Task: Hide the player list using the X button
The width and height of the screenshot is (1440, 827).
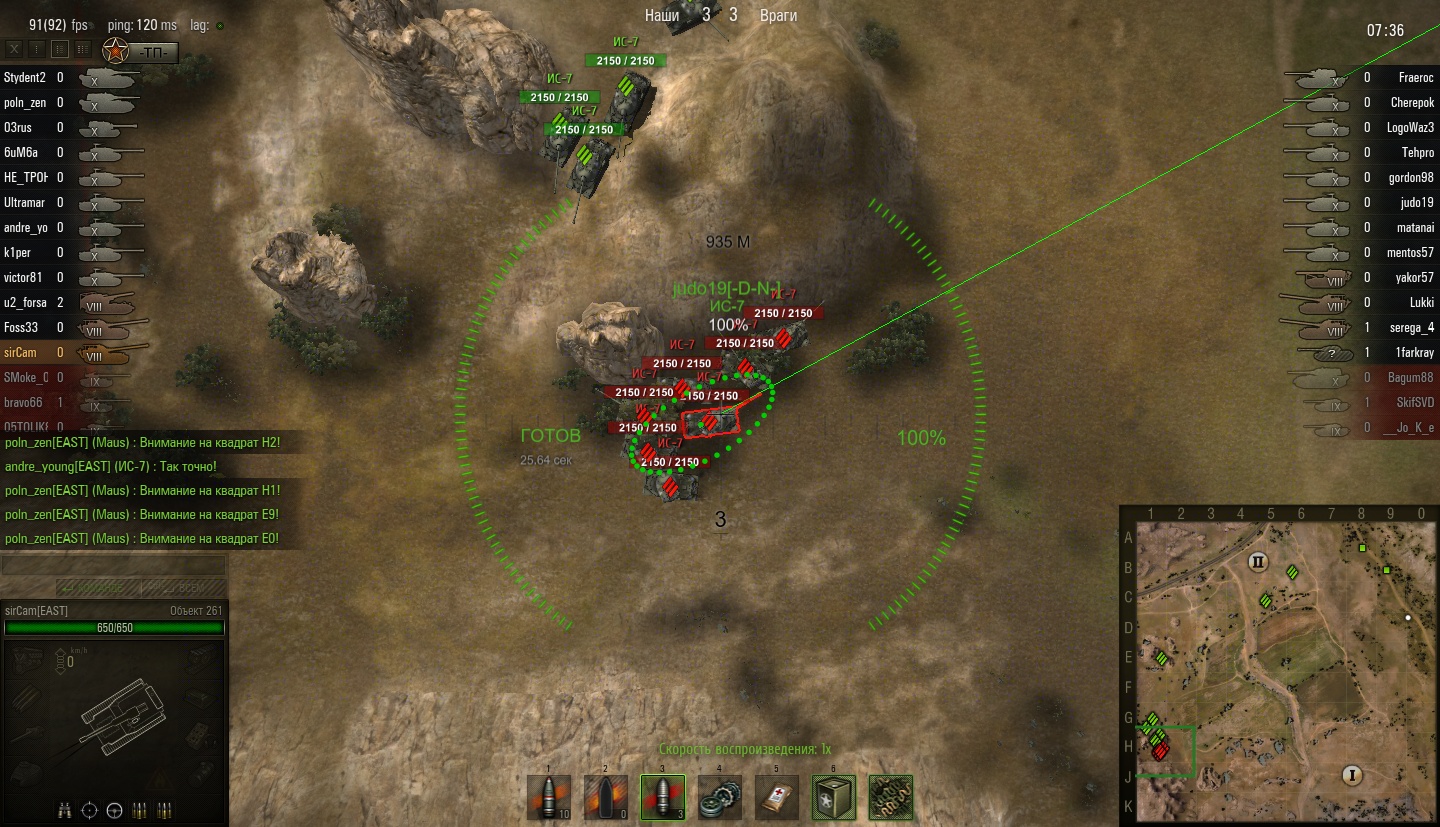Action: pyautogui.click(x=14, y=48)
